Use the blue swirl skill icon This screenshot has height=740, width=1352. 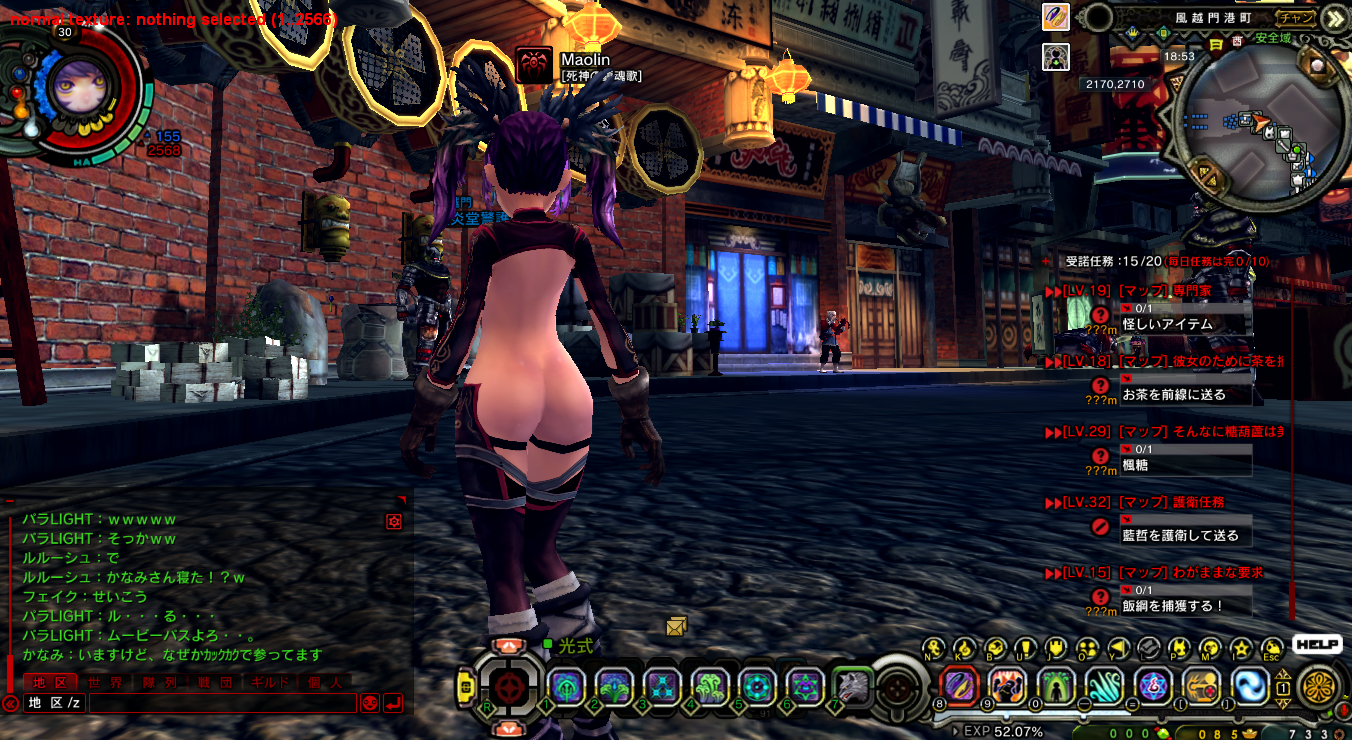click(1250, 686)
